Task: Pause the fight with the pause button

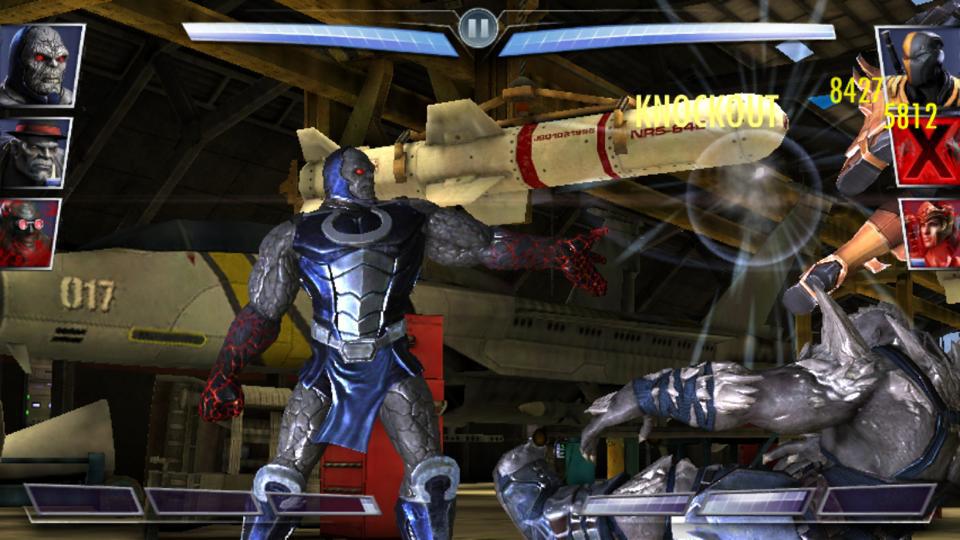Action: point(478,28)
